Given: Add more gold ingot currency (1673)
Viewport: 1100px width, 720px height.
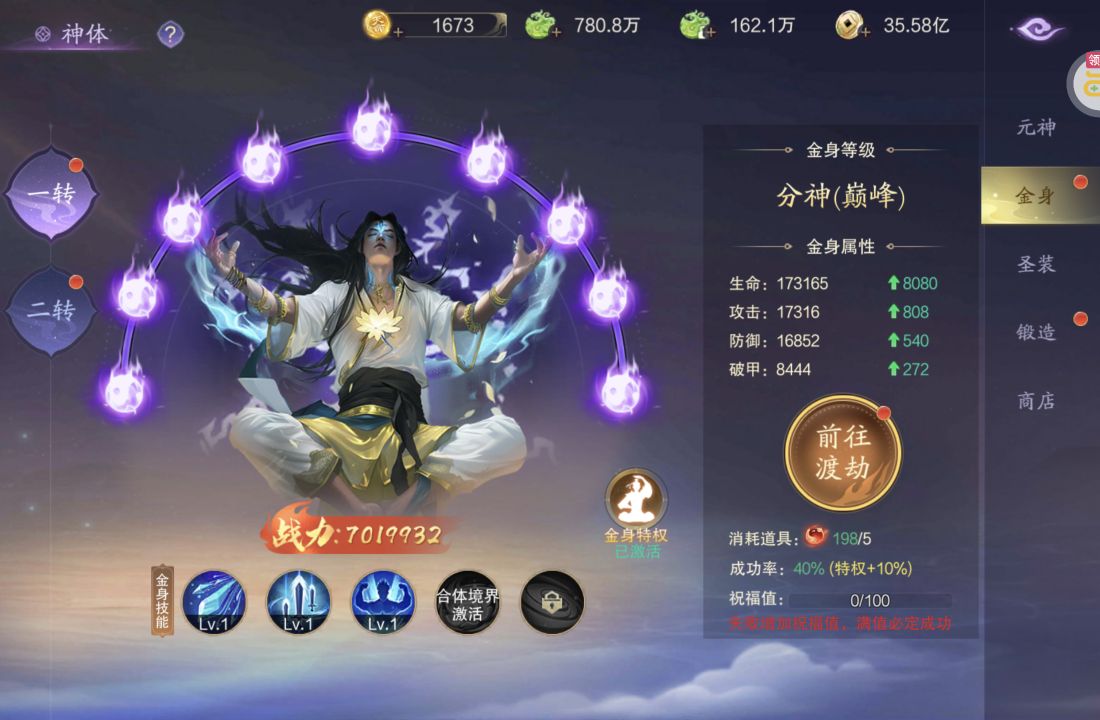Looking at the screenshot, I should point(398,33).
